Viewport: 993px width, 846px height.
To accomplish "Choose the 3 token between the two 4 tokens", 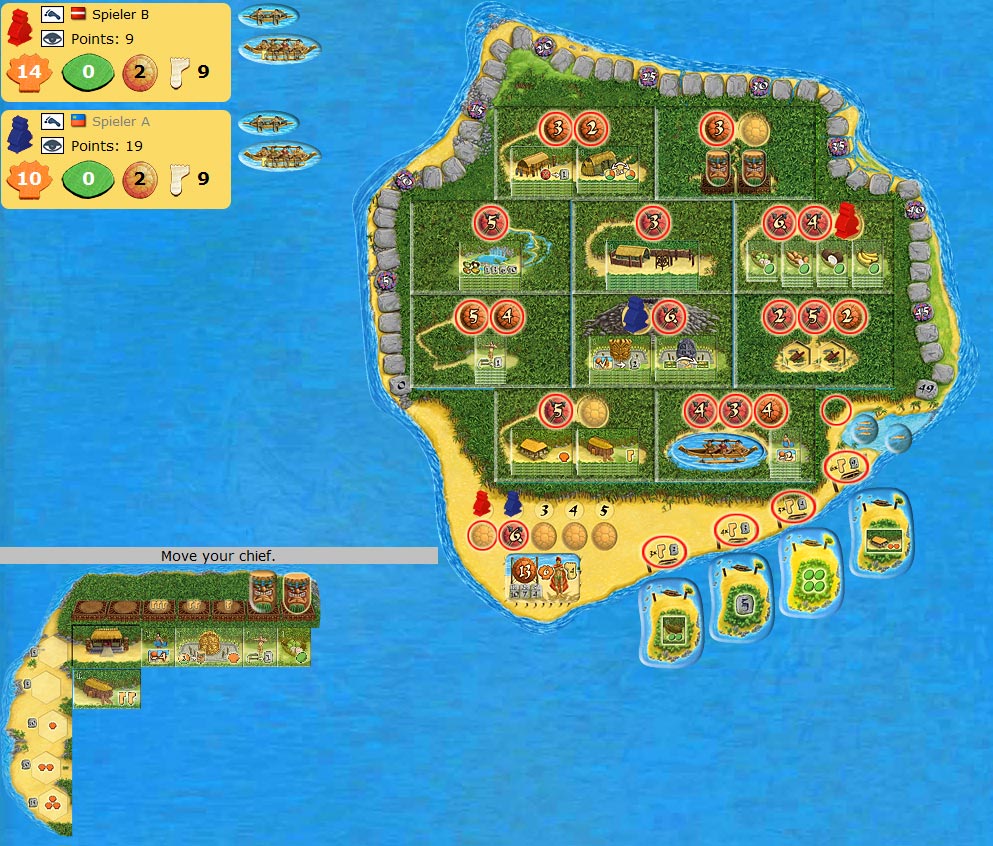I will pyautogui.click(x=736, y=411).
